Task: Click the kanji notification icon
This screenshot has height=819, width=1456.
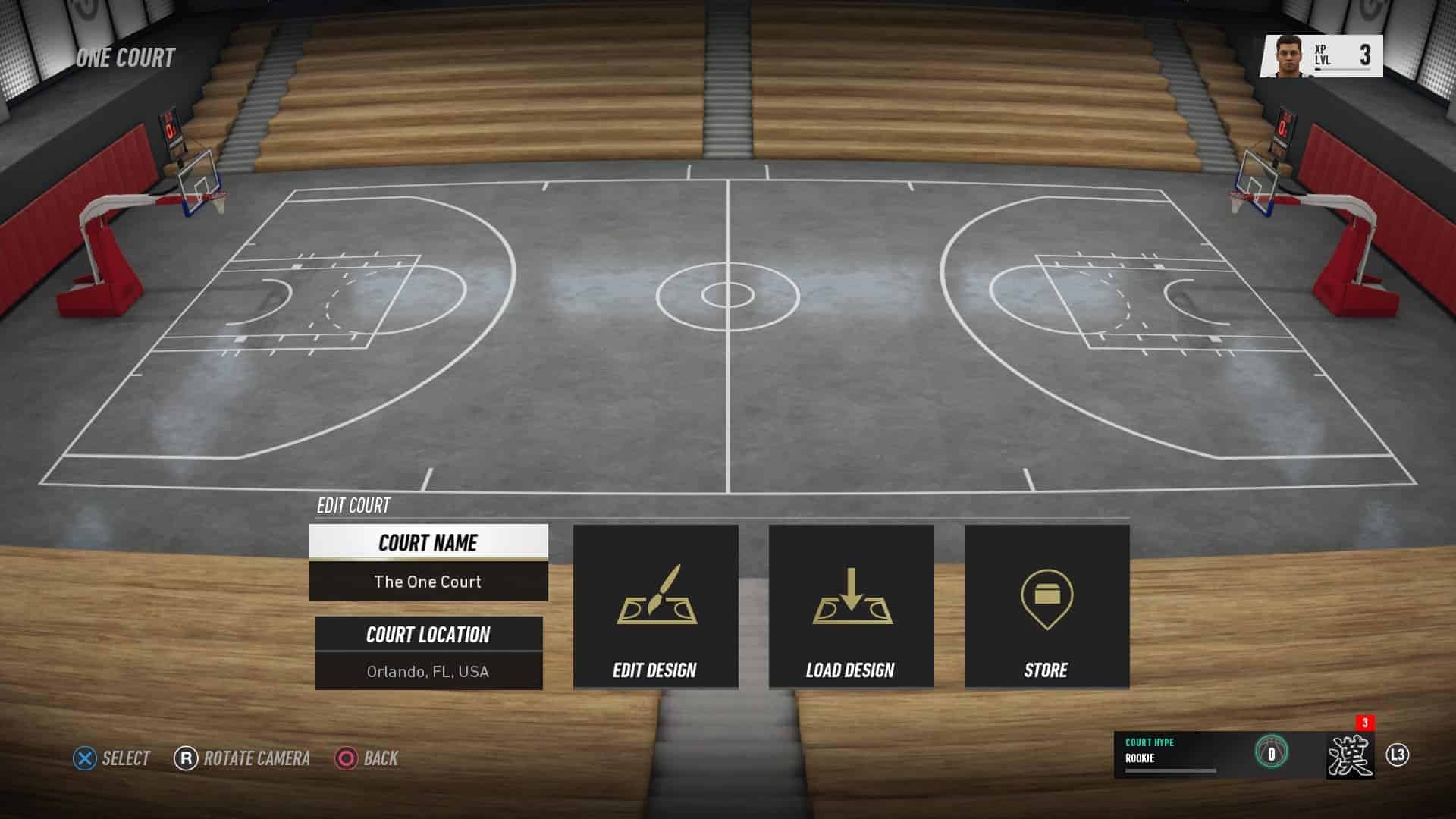Action: pos(1350,755)
